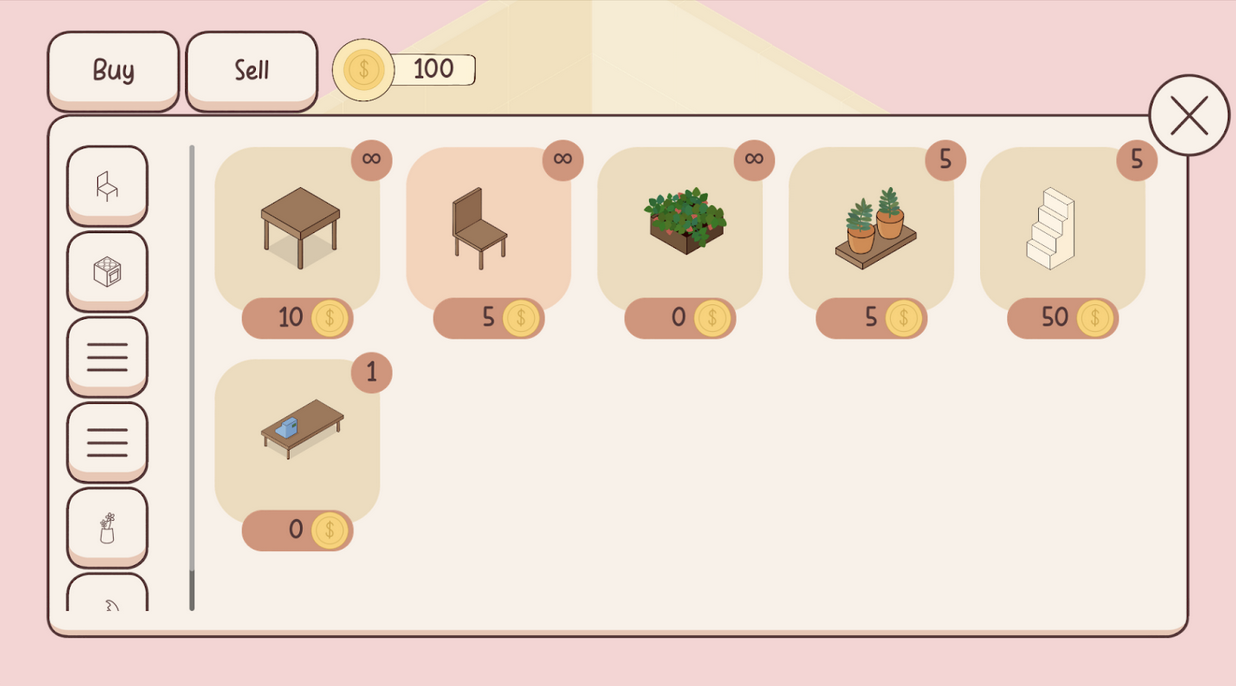Screen dimensions: 1236x686
Task: Choose the wooden chair item
Action: coord(488,227)
